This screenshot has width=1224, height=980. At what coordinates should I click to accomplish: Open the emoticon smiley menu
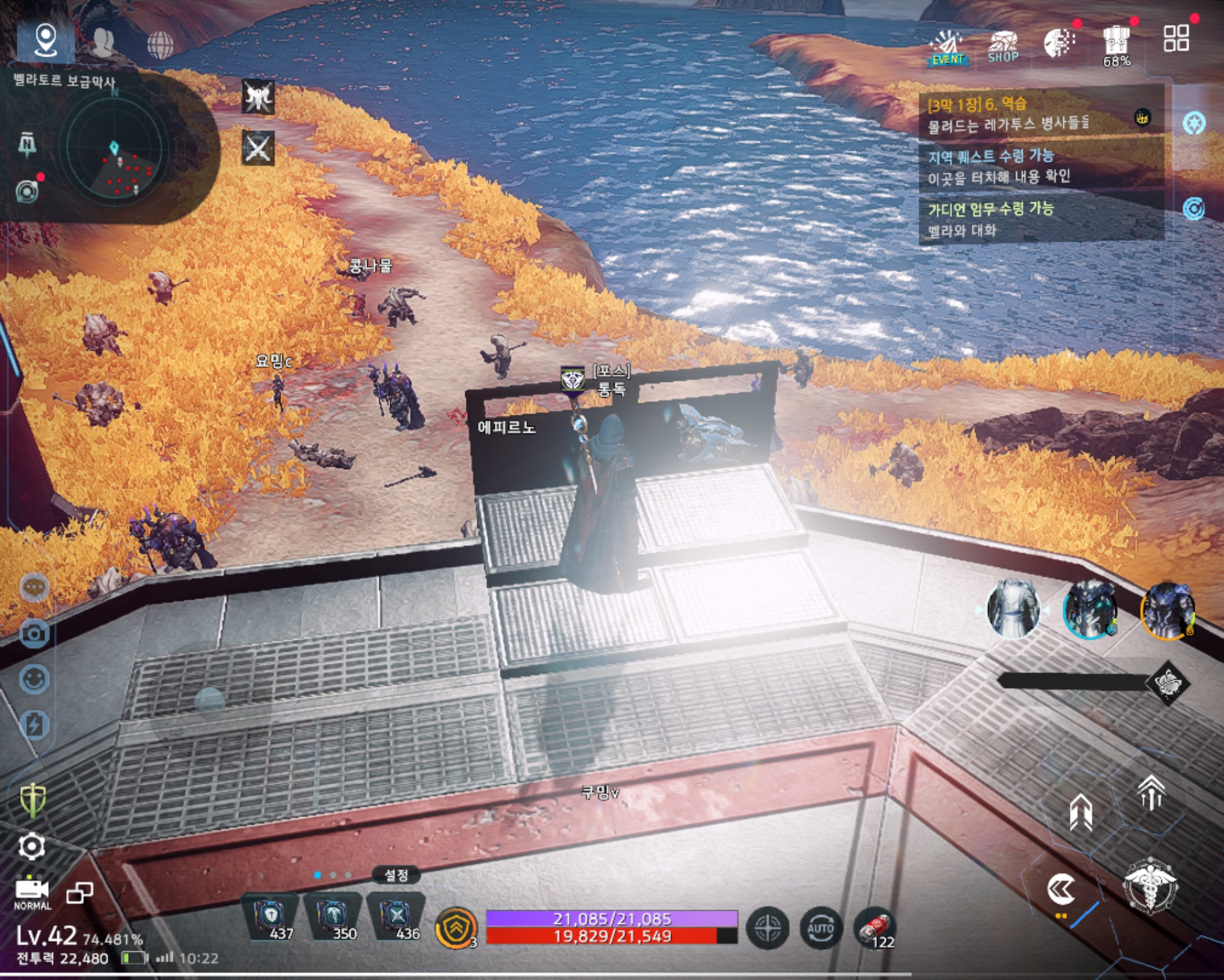tap(34, 679)
